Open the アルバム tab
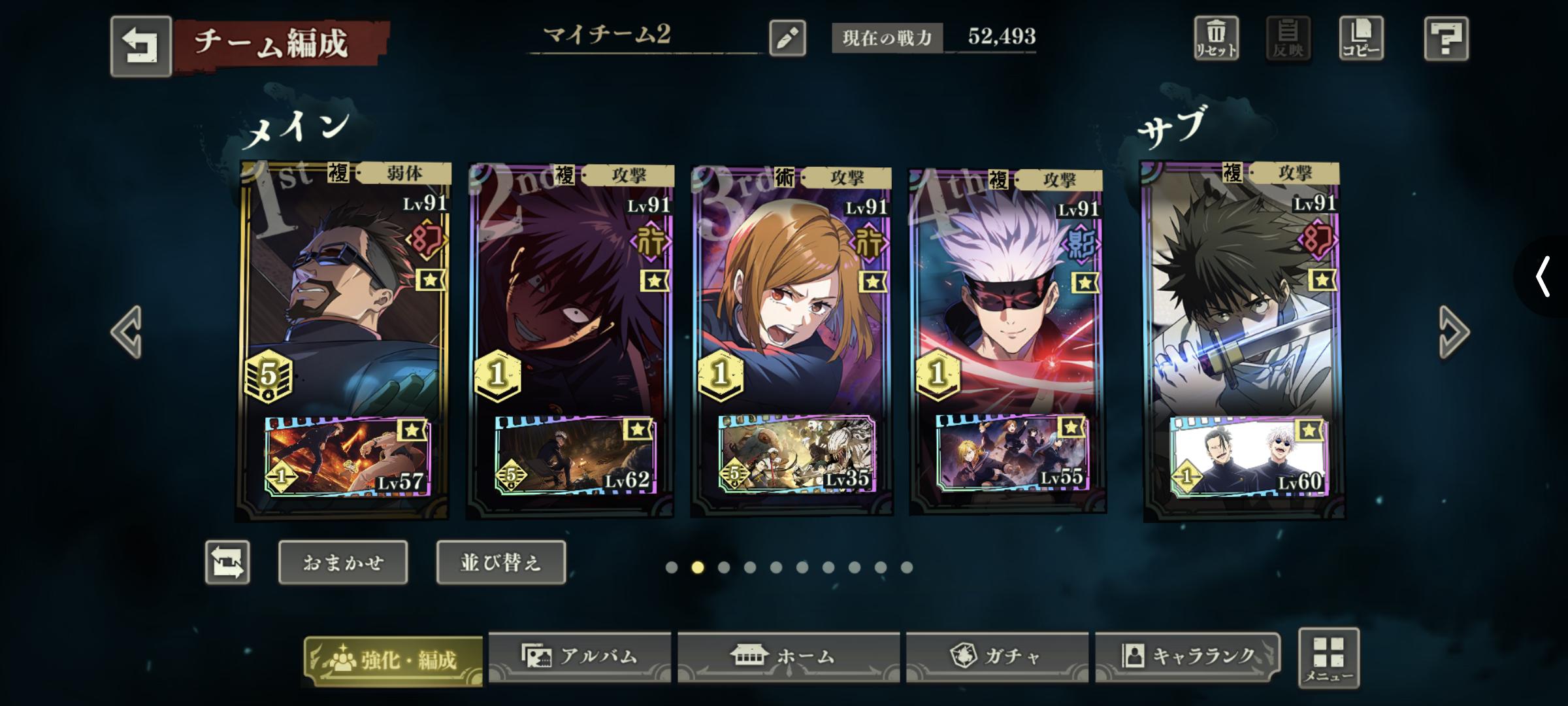Image resolution: width=1568 pixels, height=706 pixels. pyautogui.click(x=580, y=656)
